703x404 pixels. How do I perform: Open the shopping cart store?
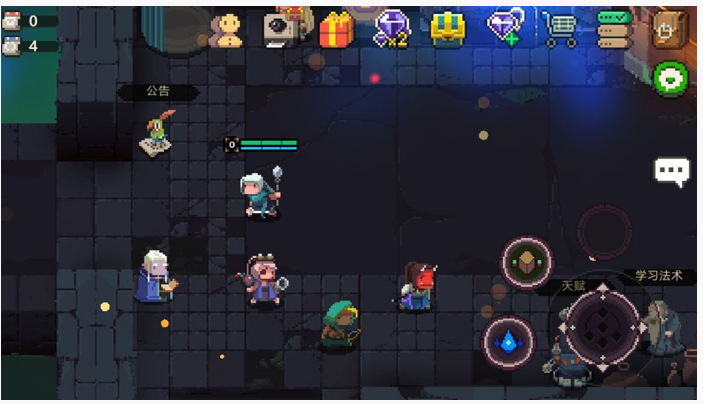(560, 30)
